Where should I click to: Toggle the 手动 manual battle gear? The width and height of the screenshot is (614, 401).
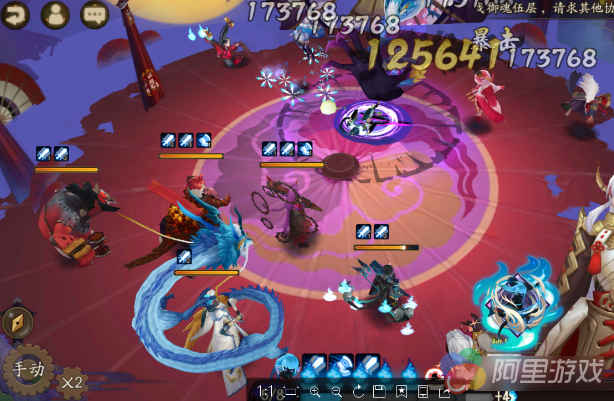27,369
